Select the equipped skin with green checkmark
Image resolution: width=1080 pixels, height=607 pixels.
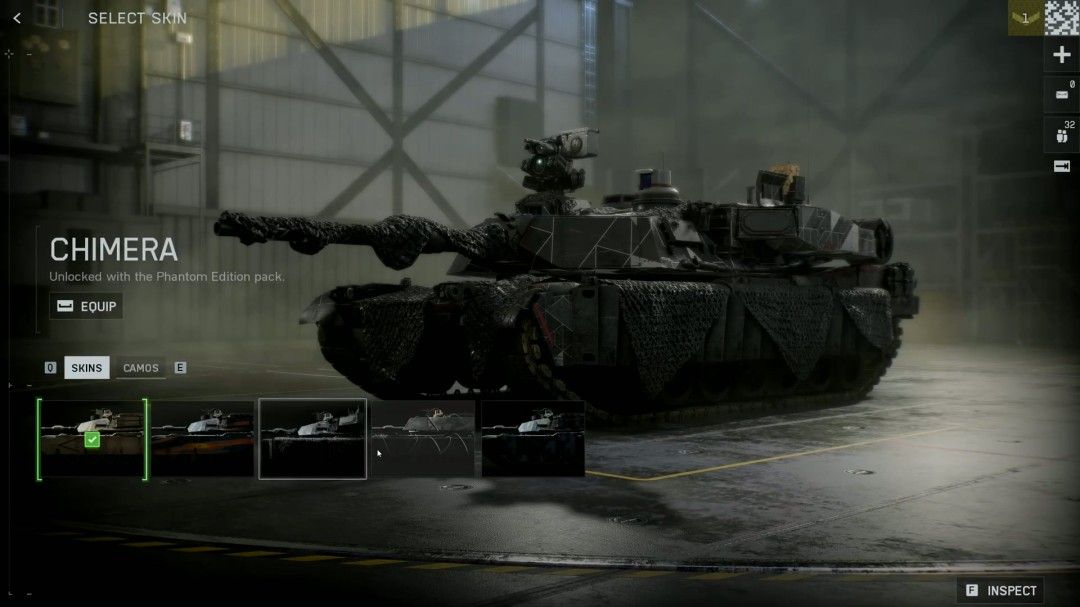click(92, 439)
